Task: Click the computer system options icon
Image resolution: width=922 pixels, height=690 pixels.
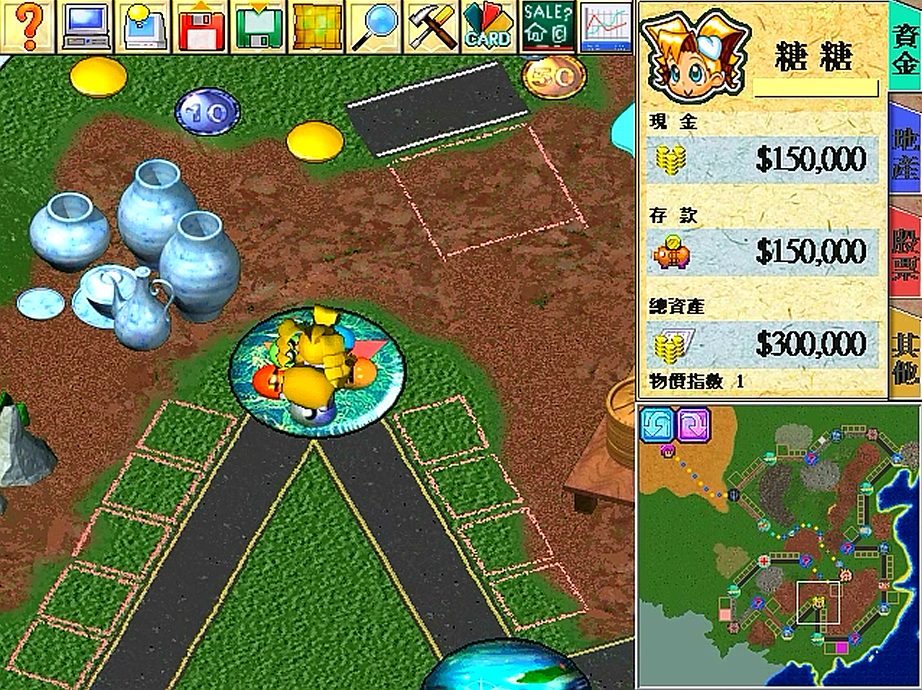Action: 86,25
